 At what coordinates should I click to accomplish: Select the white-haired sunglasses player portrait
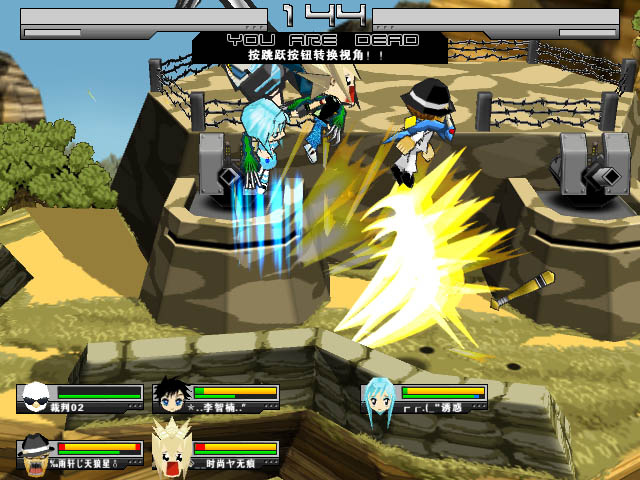coord(37,398)
